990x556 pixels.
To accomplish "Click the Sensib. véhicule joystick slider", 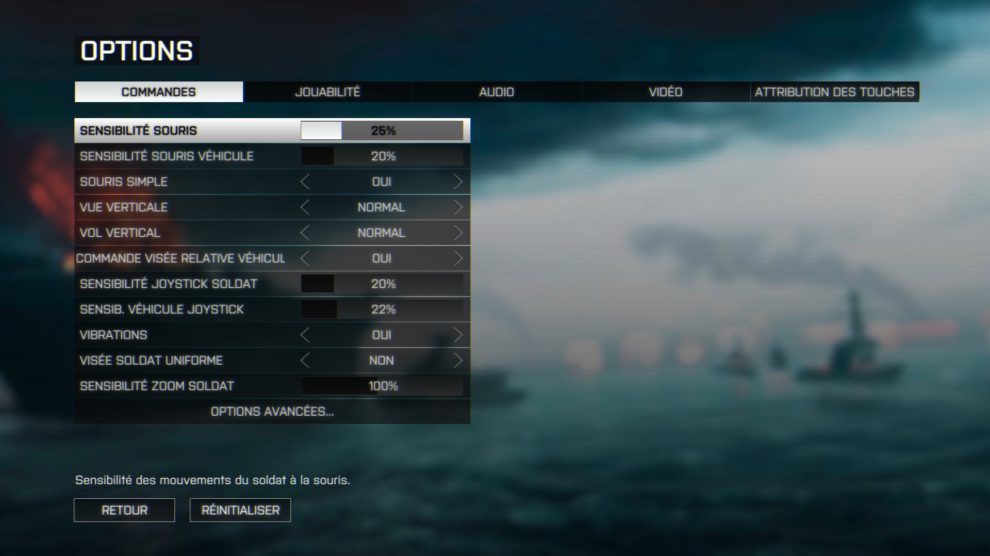I will coord(382,310).
